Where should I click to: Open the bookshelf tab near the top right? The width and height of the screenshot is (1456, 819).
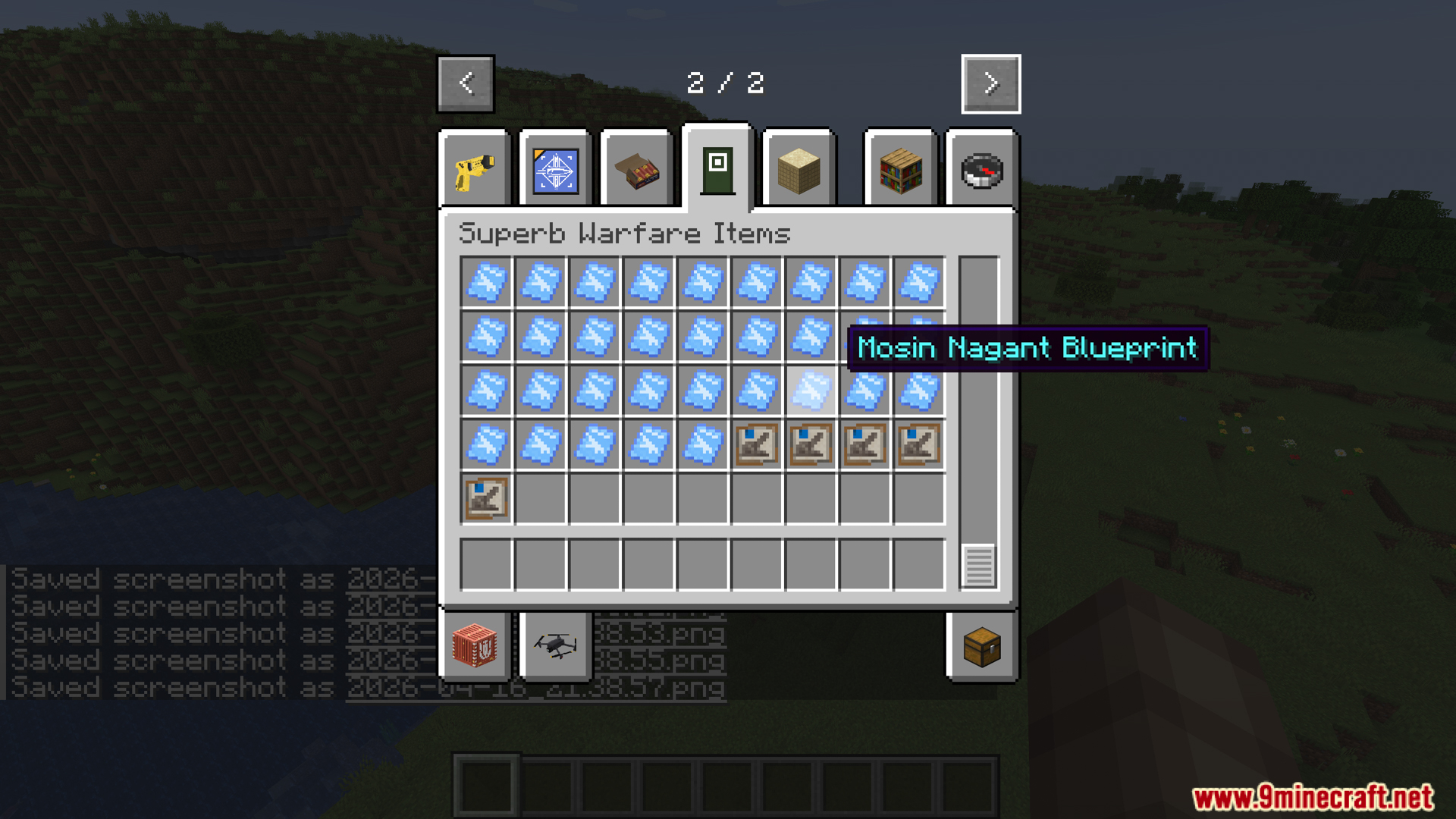[899, 168]
